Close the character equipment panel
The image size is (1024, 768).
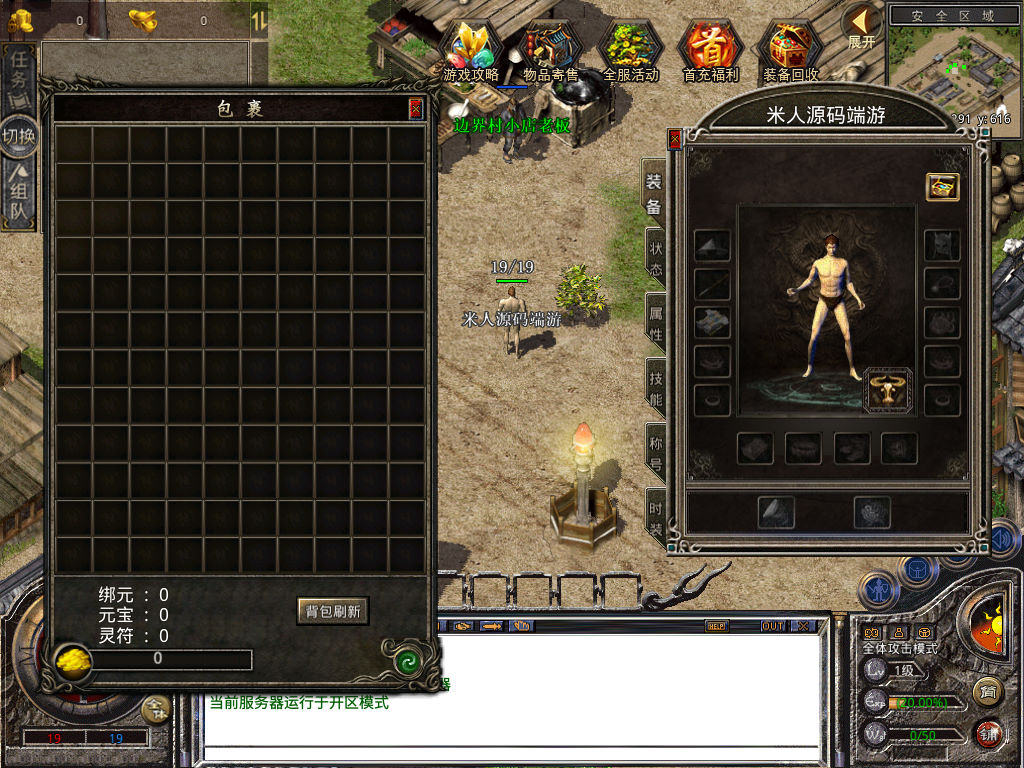click(675, 139)
